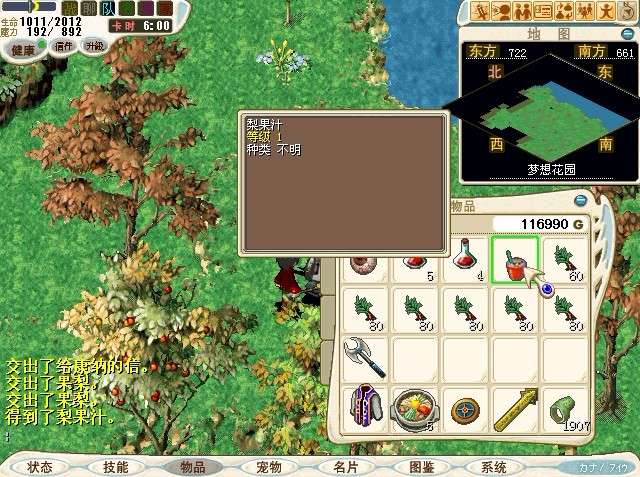Viewport: 640px width, 477px height.
Task: Click the 升級 level up button
Action: click(x=94, y=47)
